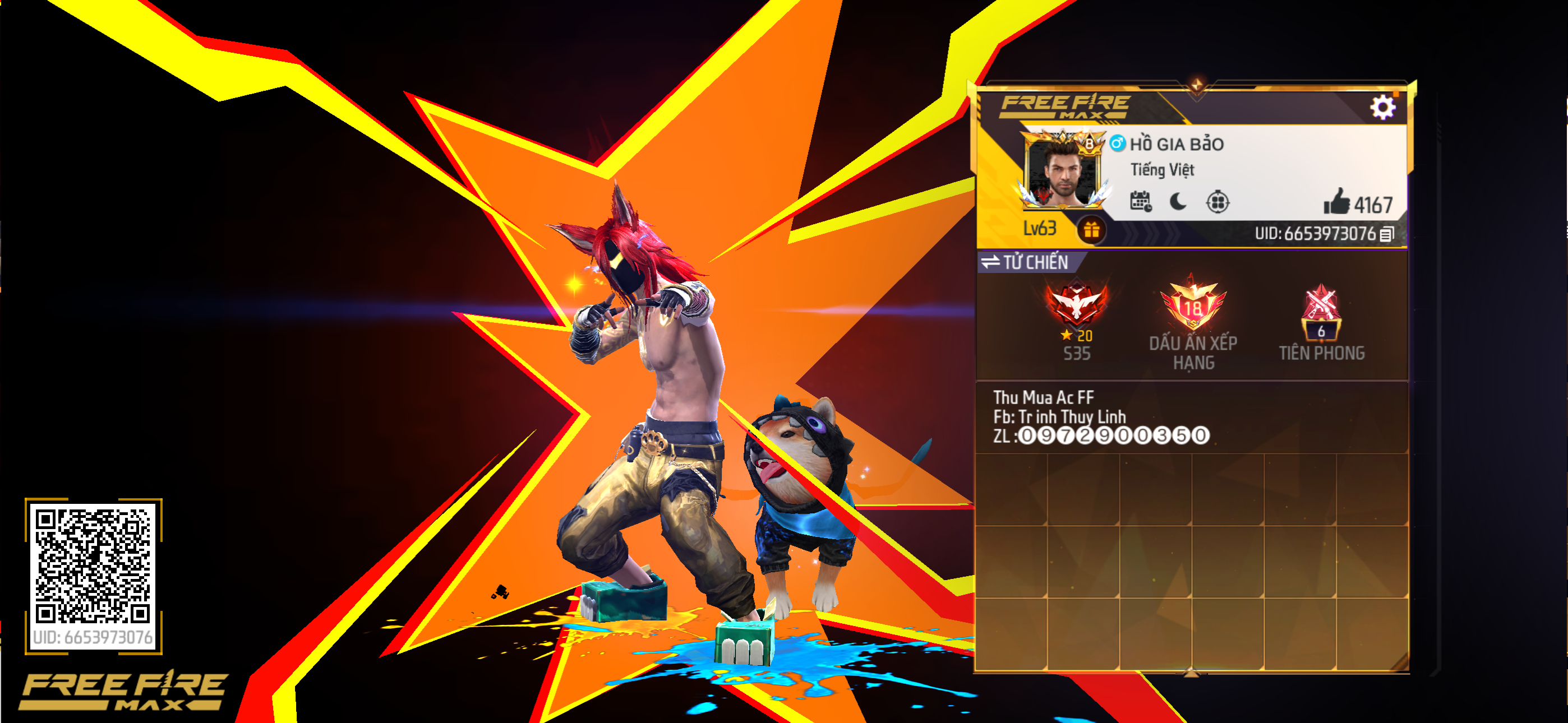Screen dimensions: 1568x723
Task: View the S35 rank badge
Action: tap(1076, 305)
